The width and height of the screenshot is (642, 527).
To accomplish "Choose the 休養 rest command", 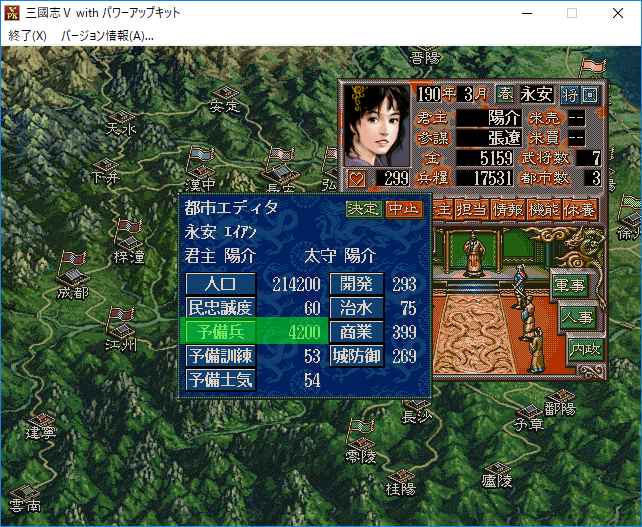I will 580,209.
